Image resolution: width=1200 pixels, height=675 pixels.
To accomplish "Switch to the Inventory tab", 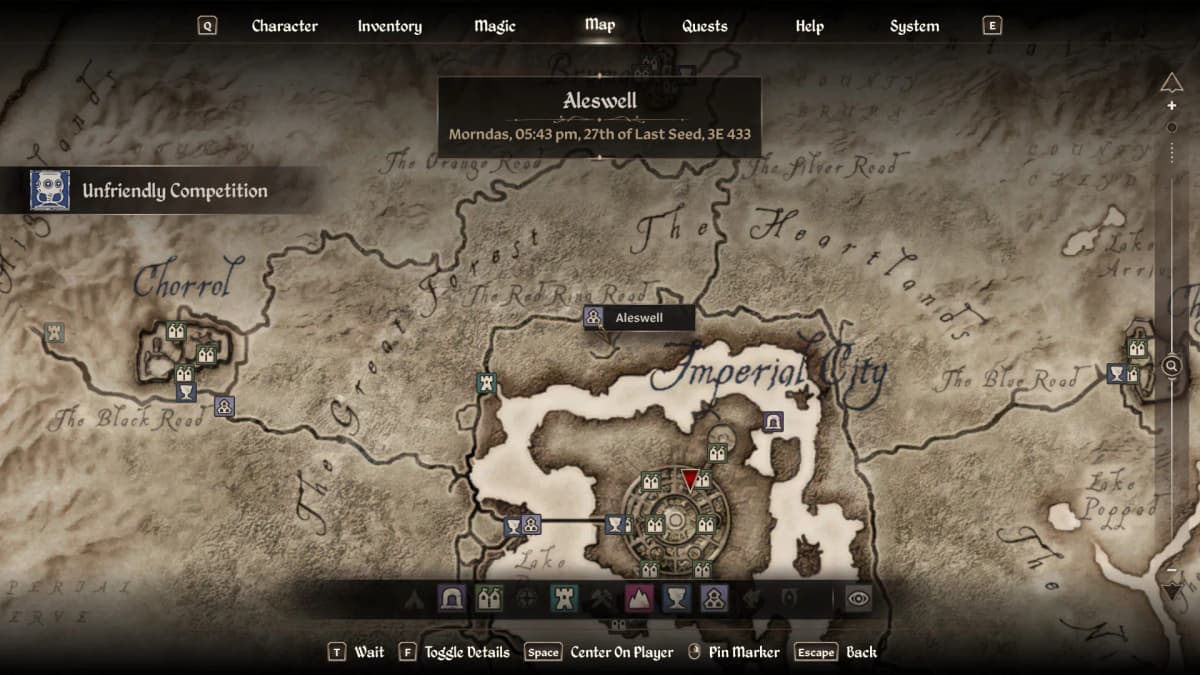I will click(389, 26).
